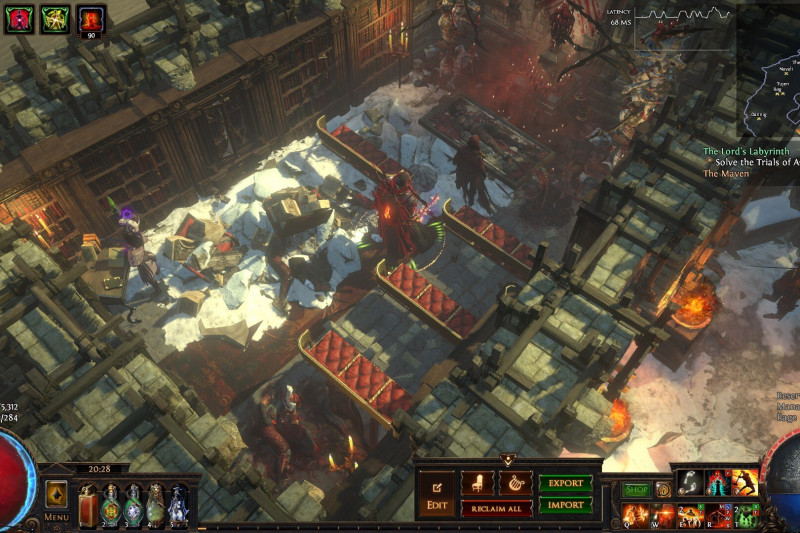Activate the green skill bound to T
The height and width of the screenshot is (533, 800).
[745, 516]
